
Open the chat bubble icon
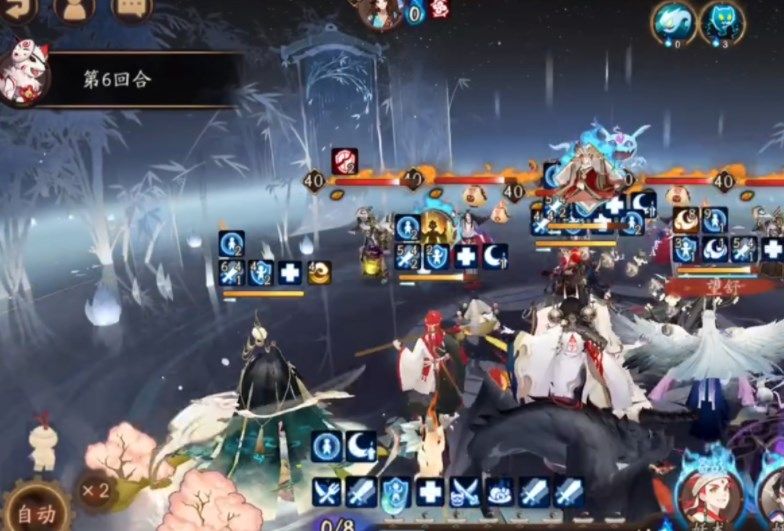pyautogui.click(x=132, y=8)
